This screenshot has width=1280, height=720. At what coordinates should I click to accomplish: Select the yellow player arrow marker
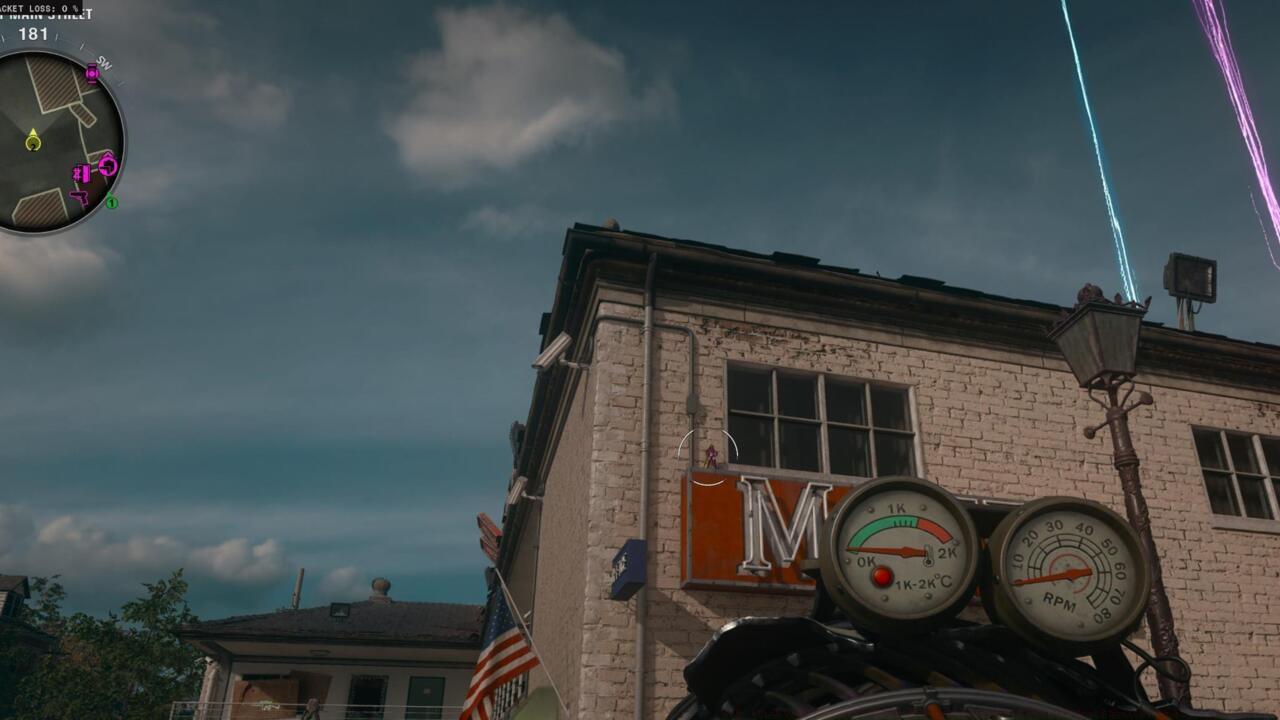[32, 132]
